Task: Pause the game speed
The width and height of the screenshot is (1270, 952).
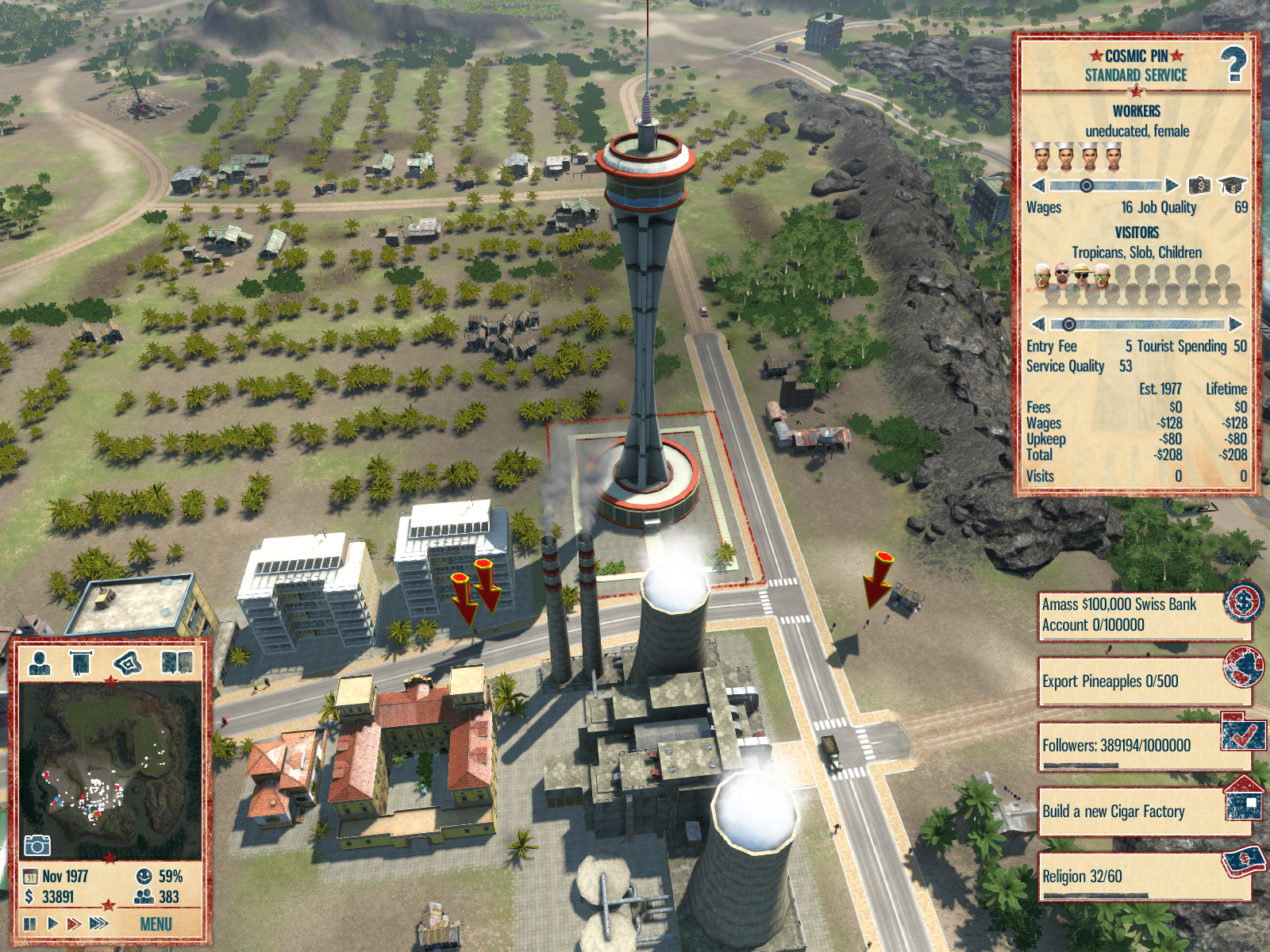Action: [x=30, y=923]
